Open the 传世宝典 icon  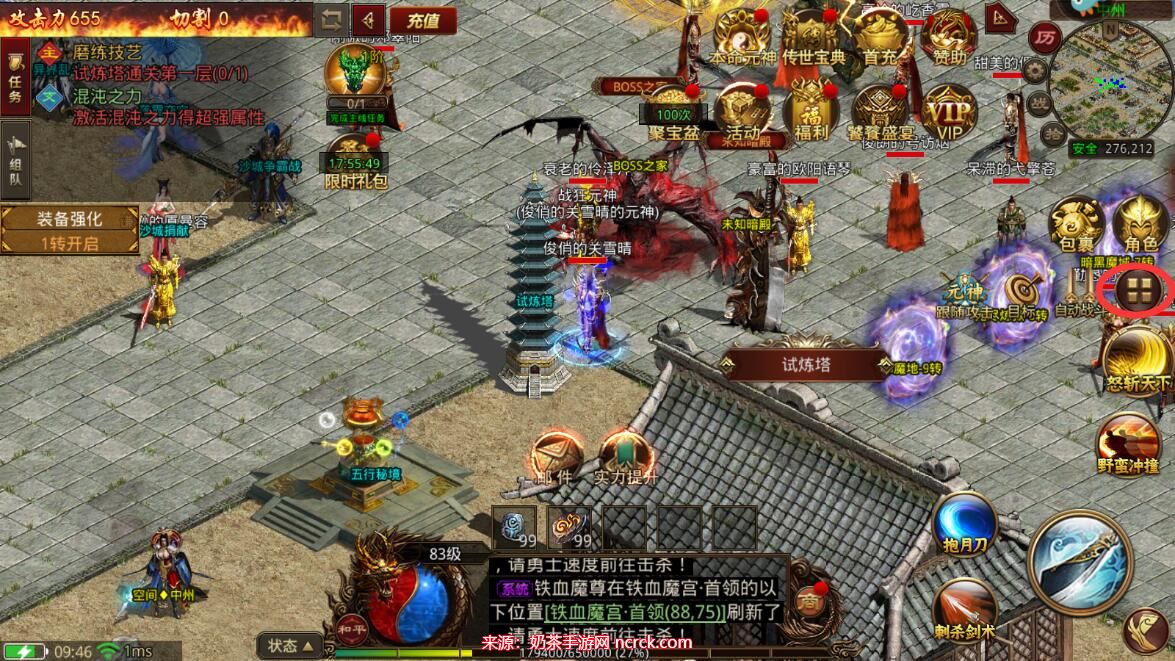tap(813, 37)
